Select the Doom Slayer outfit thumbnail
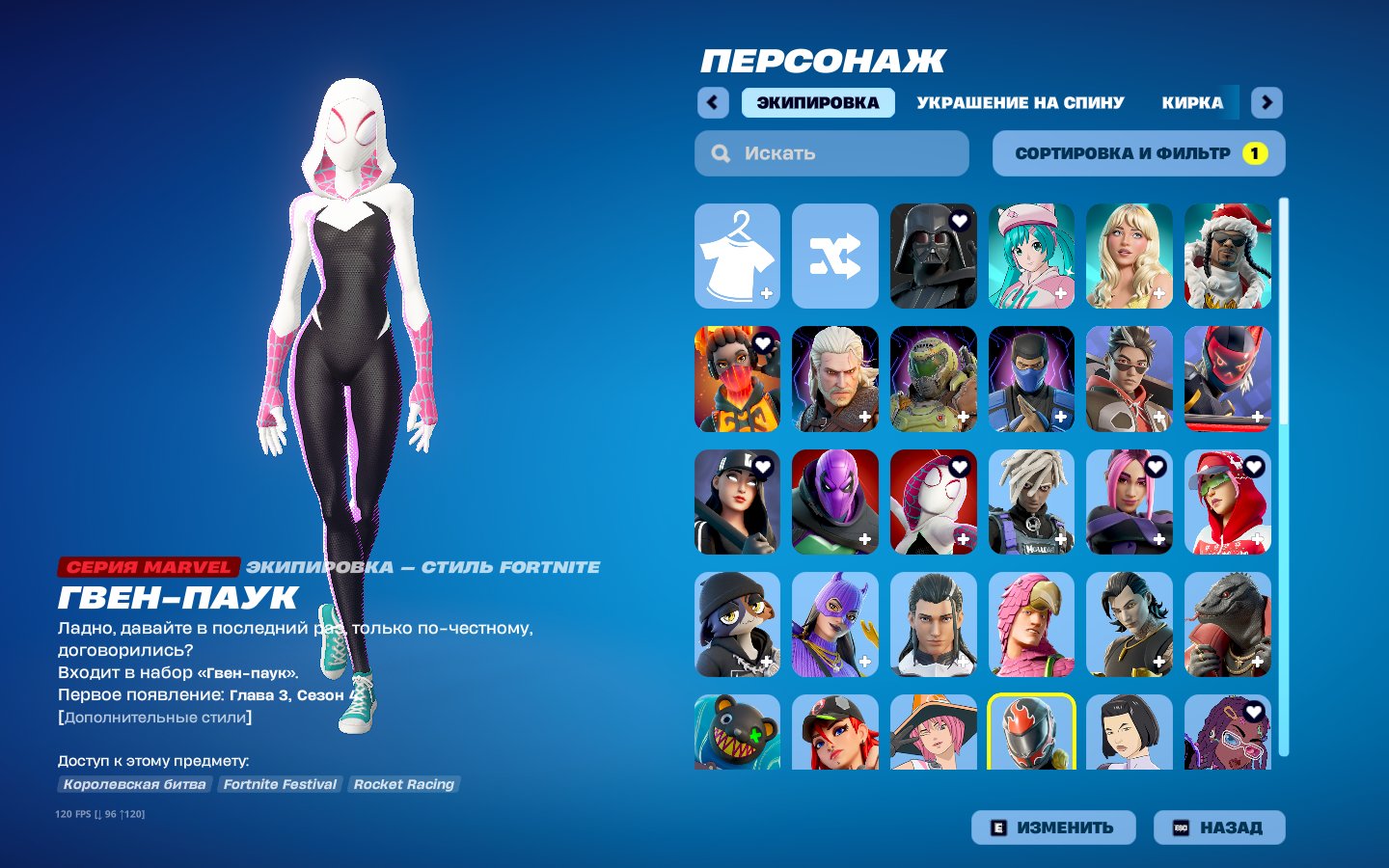Image resolution: width=1389 pixels, height=868 pixels. (x=933, y=378)
